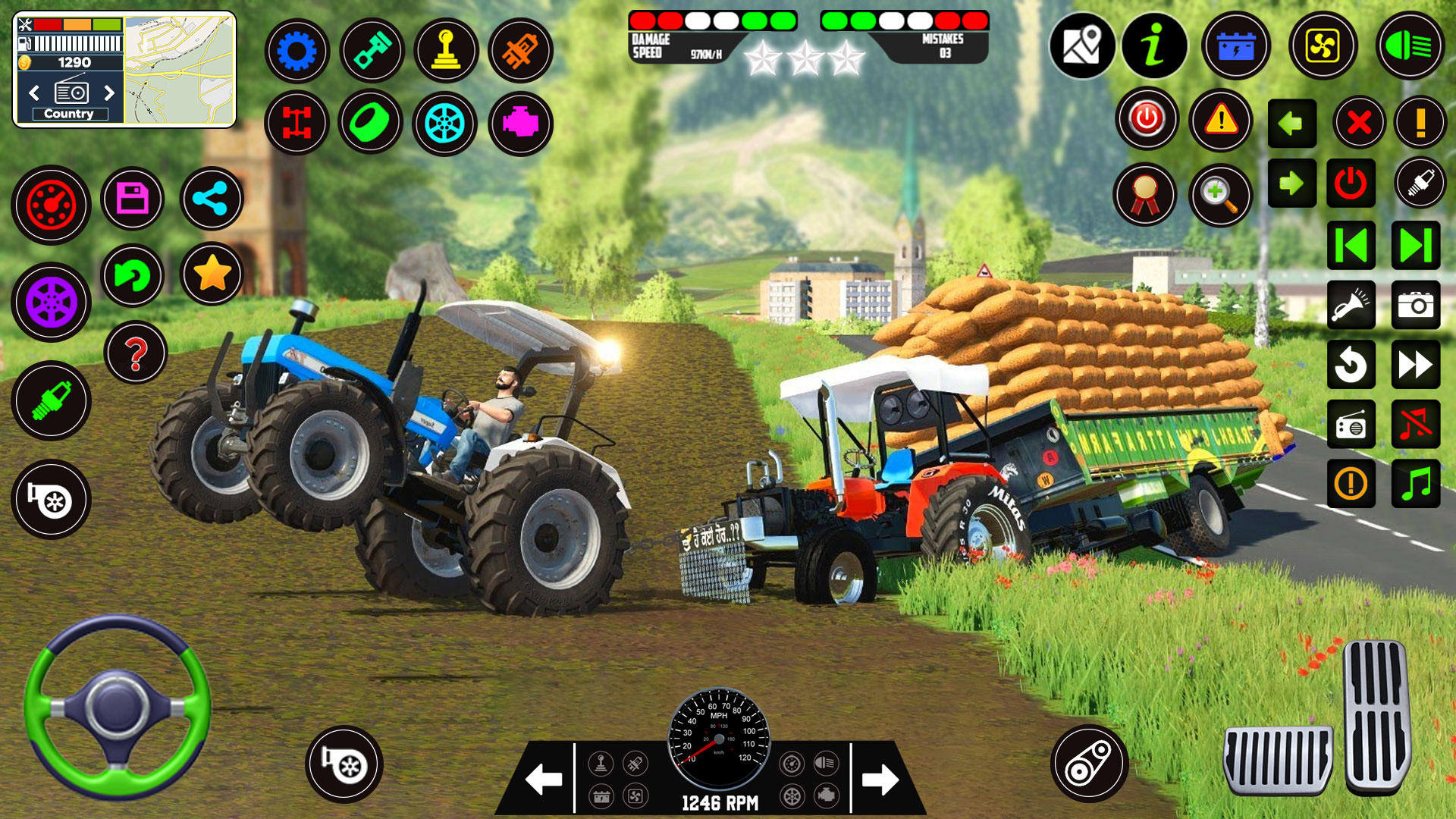The width and height of the screenshot is (1456, 819).
Task: Click right chevron to change radio station
Action: (108, 94)
